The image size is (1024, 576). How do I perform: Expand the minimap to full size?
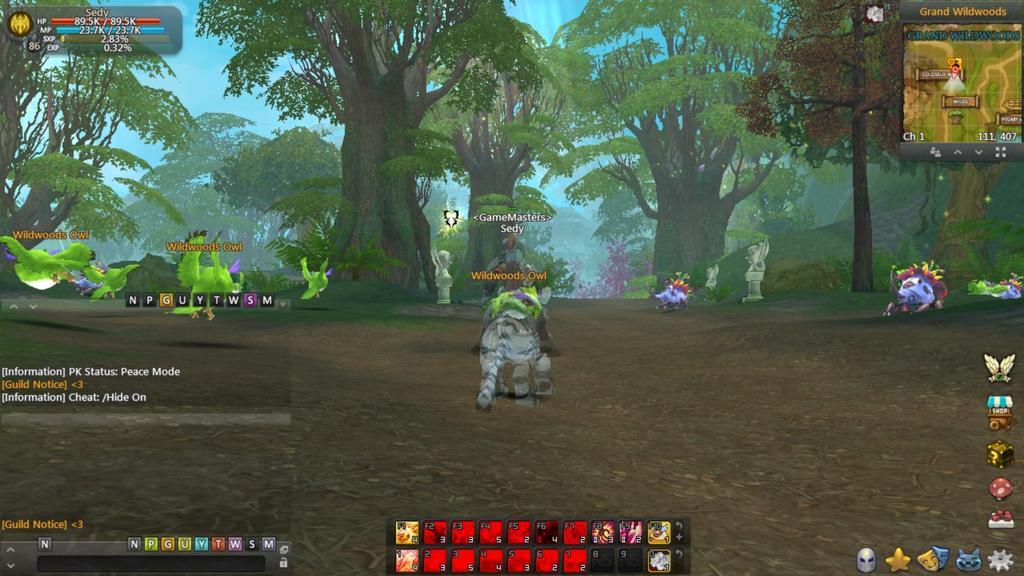1000,152
